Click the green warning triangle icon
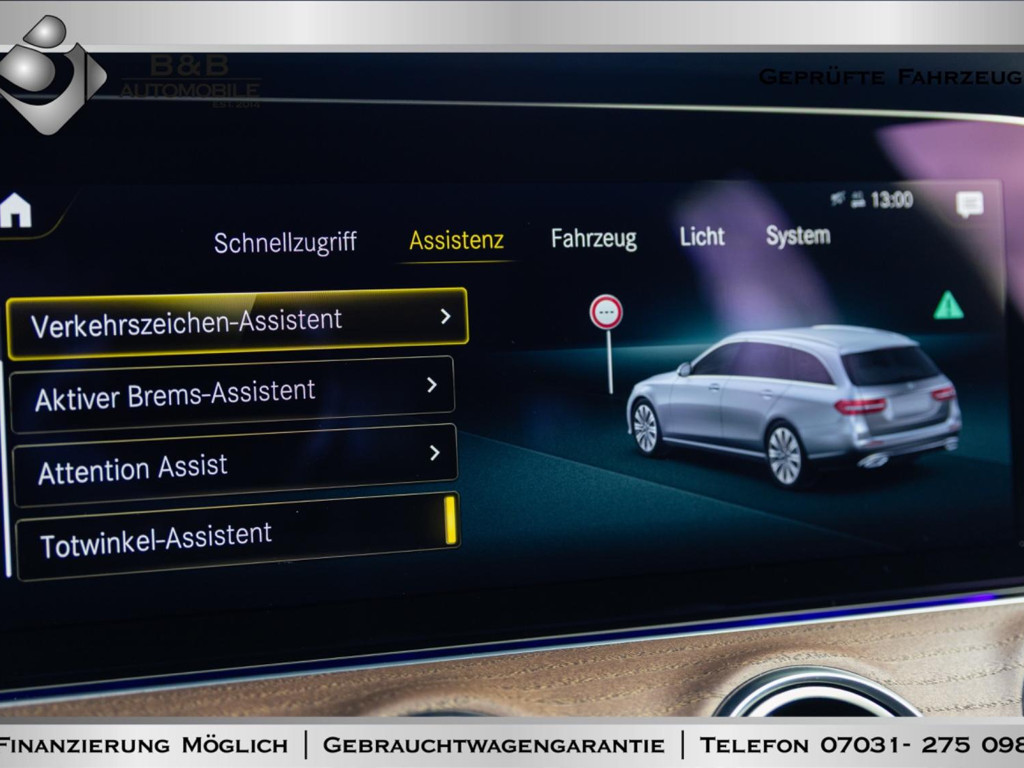 [948, 306]
